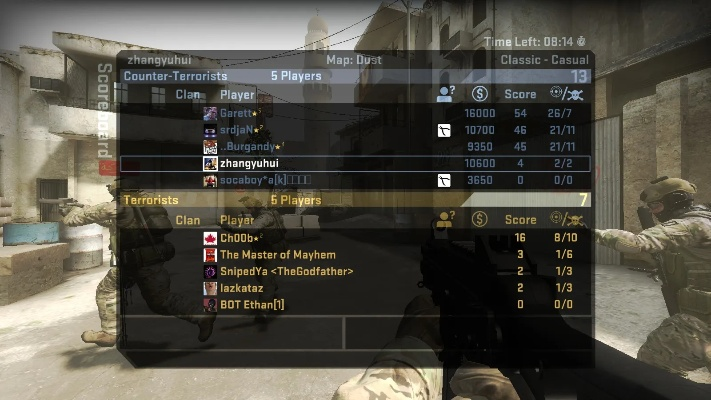Viewport: 711px width, 400px height.
Task: Choose SnipedYa TheGodfather player entry
Action: pos(286,271)
